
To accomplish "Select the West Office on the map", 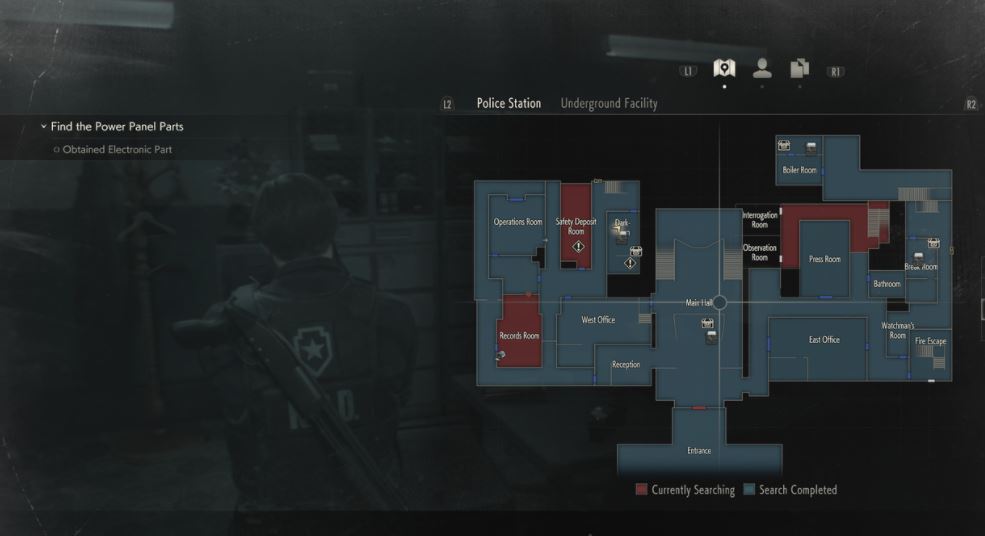I will (598, 320).
